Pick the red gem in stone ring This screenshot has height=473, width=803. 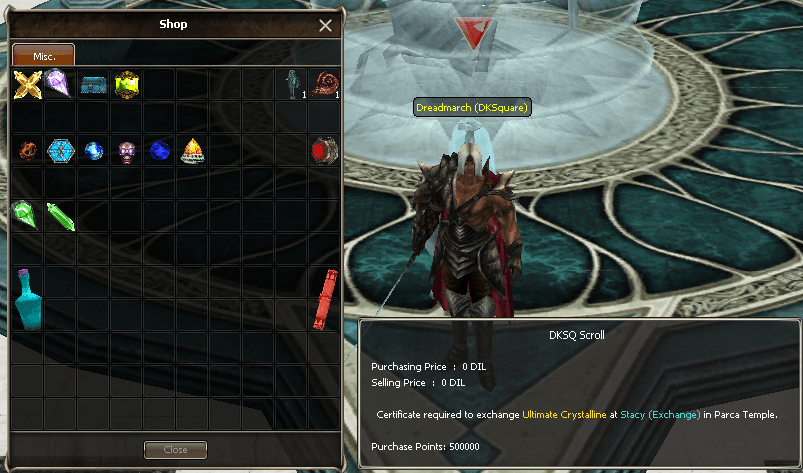[325, 150]
